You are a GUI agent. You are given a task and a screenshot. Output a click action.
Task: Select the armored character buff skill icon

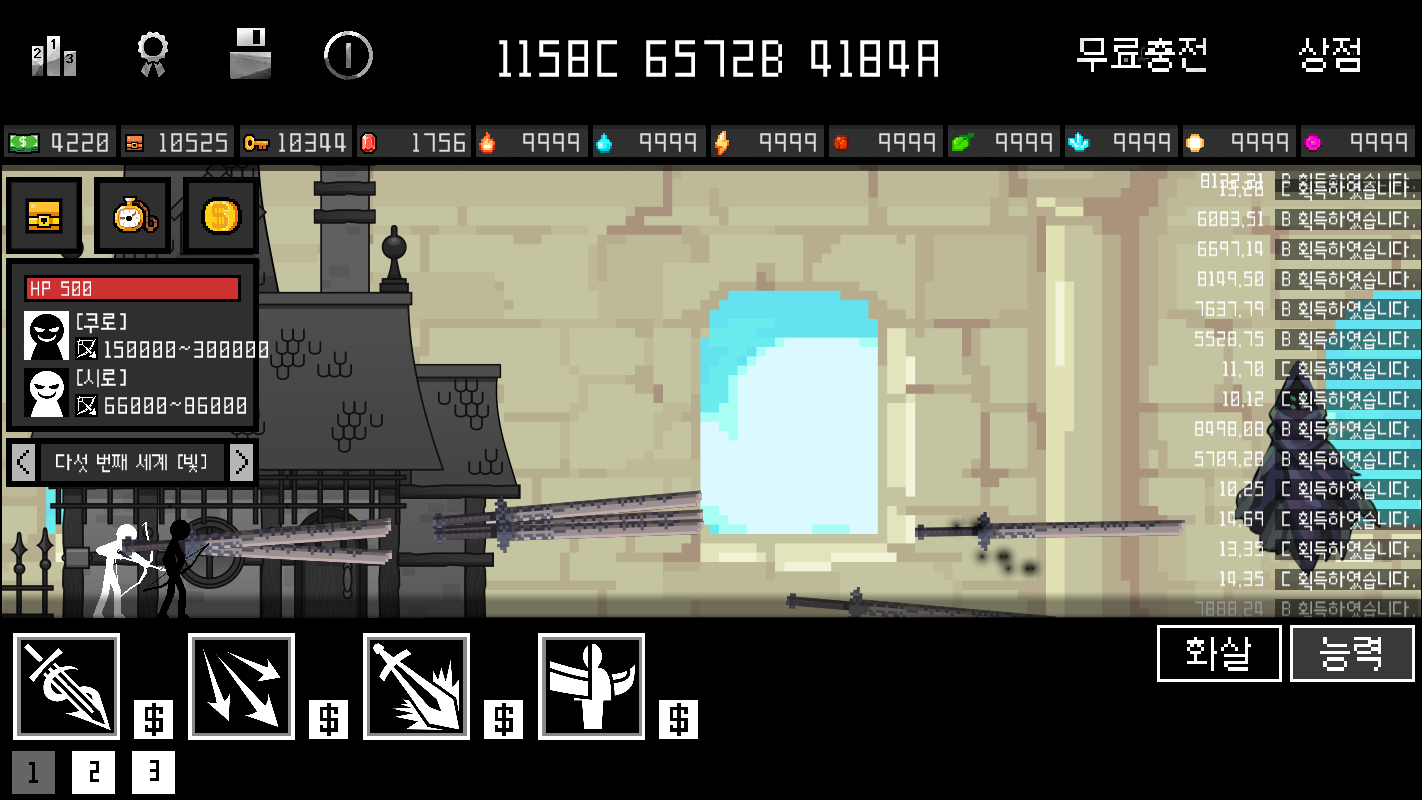point(591,686)
